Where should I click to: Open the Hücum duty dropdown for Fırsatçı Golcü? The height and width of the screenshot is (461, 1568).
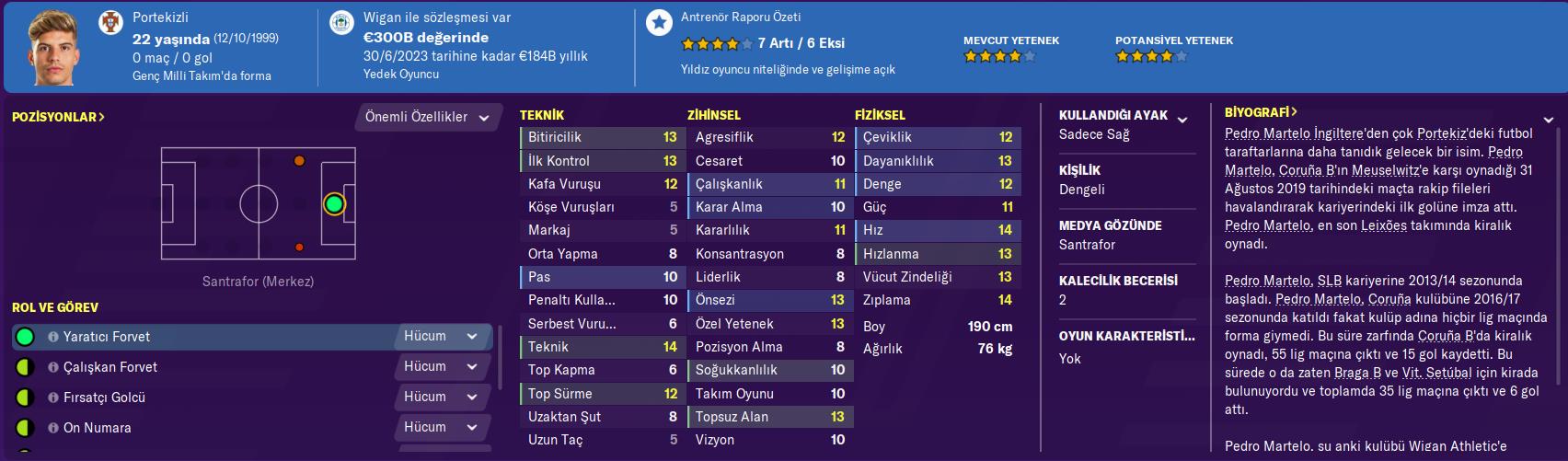tap(441, 398)
